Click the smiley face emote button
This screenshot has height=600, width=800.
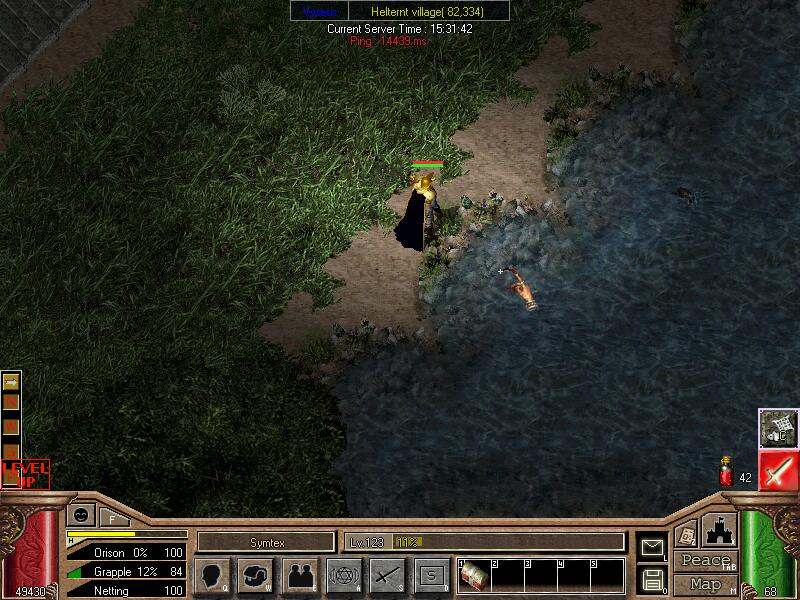point(81,516)
